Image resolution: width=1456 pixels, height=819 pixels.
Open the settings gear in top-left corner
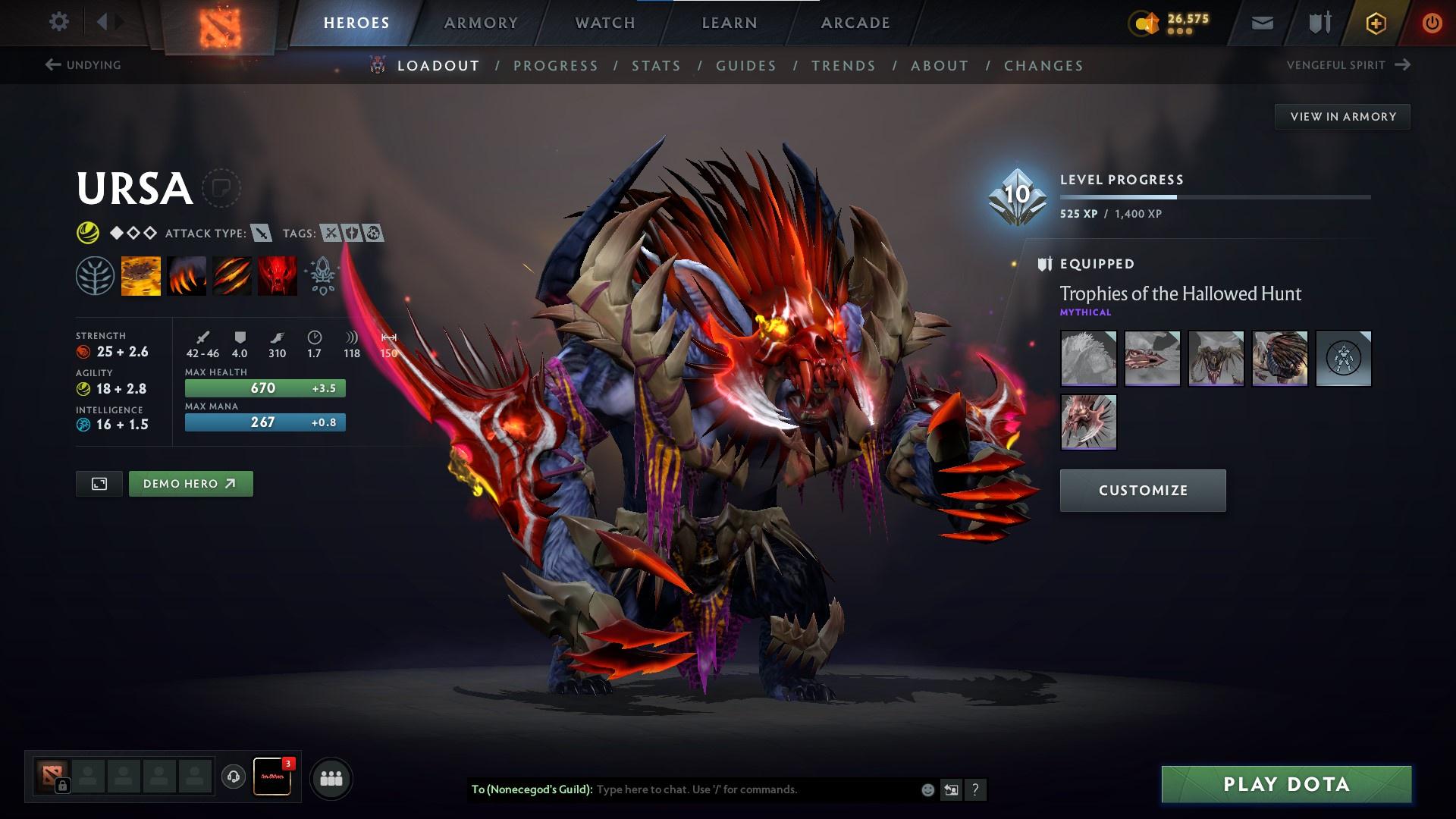59,22
